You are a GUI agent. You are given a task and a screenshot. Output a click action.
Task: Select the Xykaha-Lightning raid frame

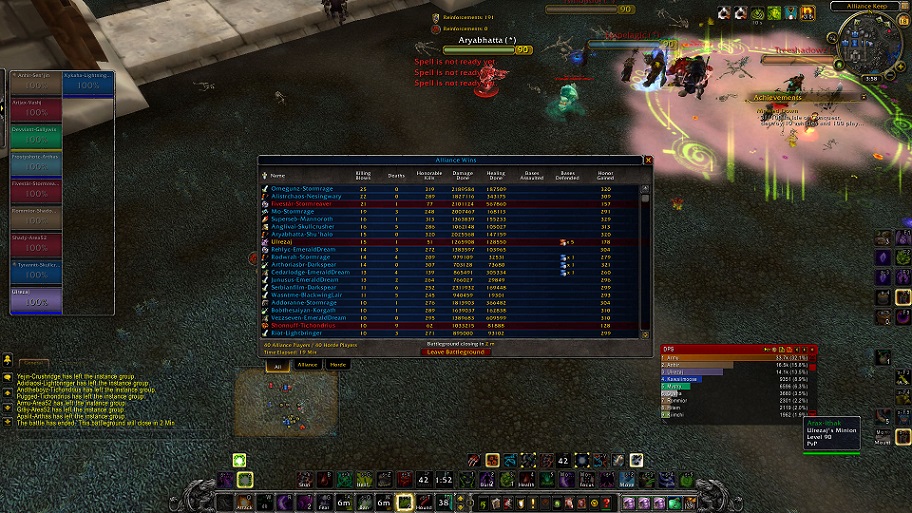click(x=87, y=80)
